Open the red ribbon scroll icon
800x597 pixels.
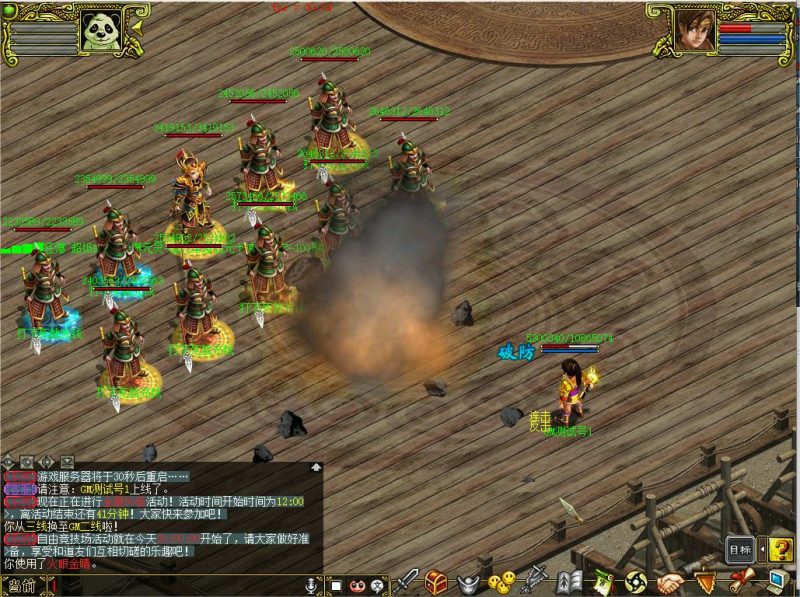[x=740, y=580]
